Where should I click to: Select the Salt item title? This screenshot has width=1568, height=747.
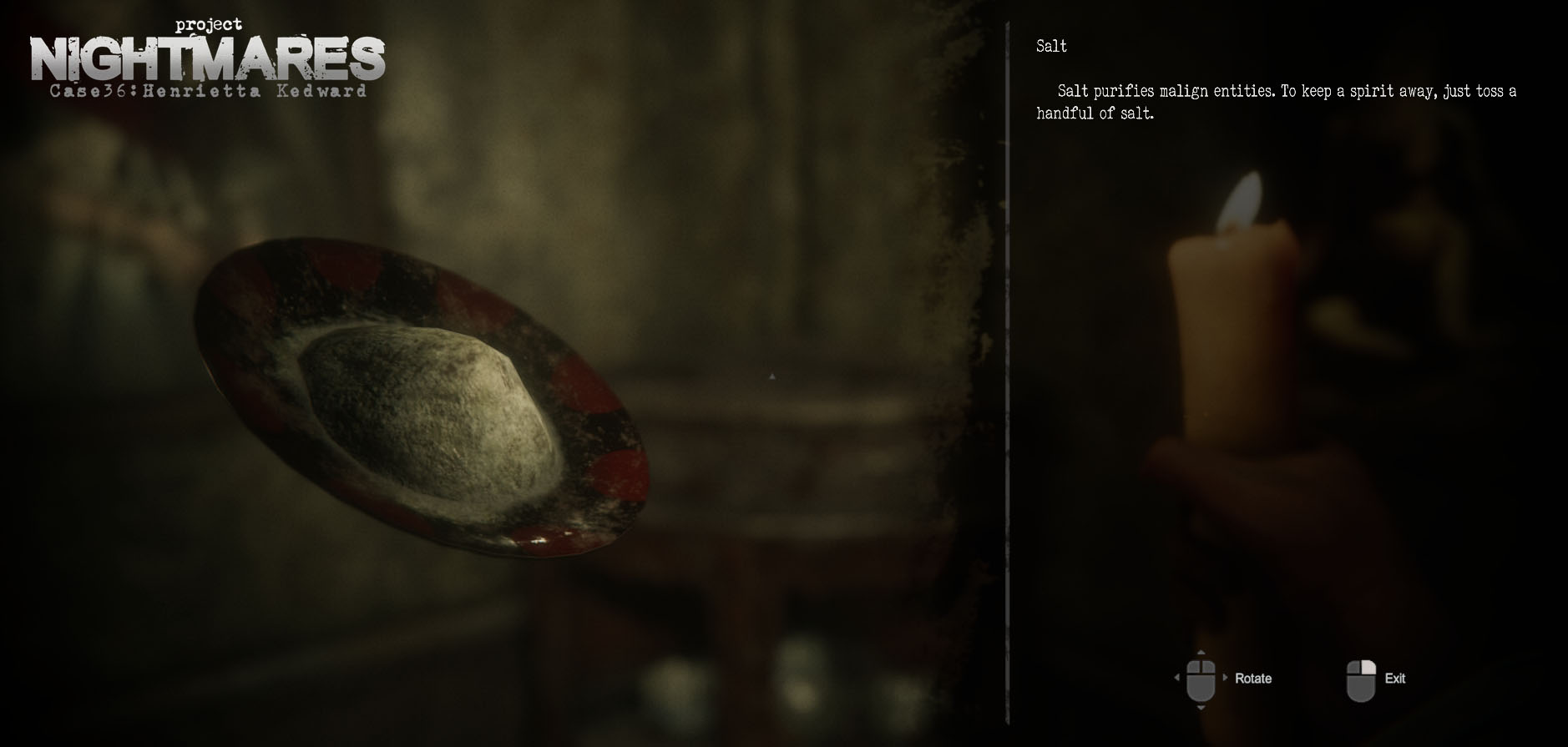[x=1050, y=47]
